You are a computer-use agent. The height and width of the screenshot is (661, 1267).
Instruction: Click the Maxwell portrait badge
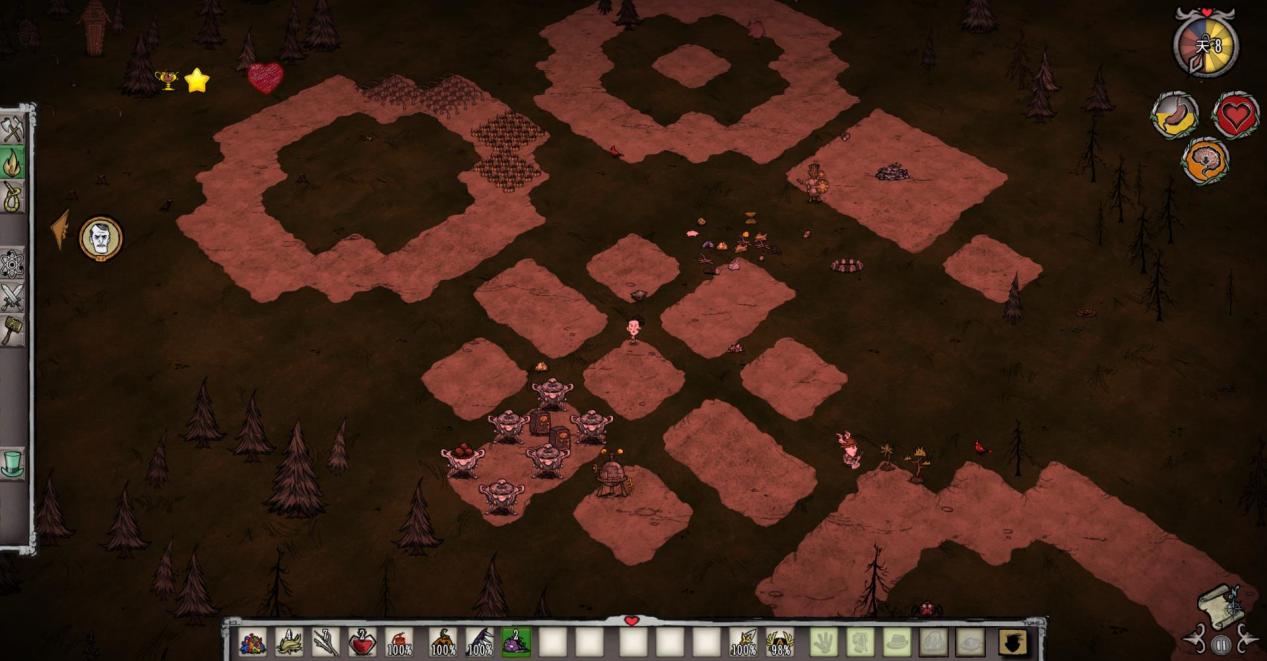click(x=100, y=238)
